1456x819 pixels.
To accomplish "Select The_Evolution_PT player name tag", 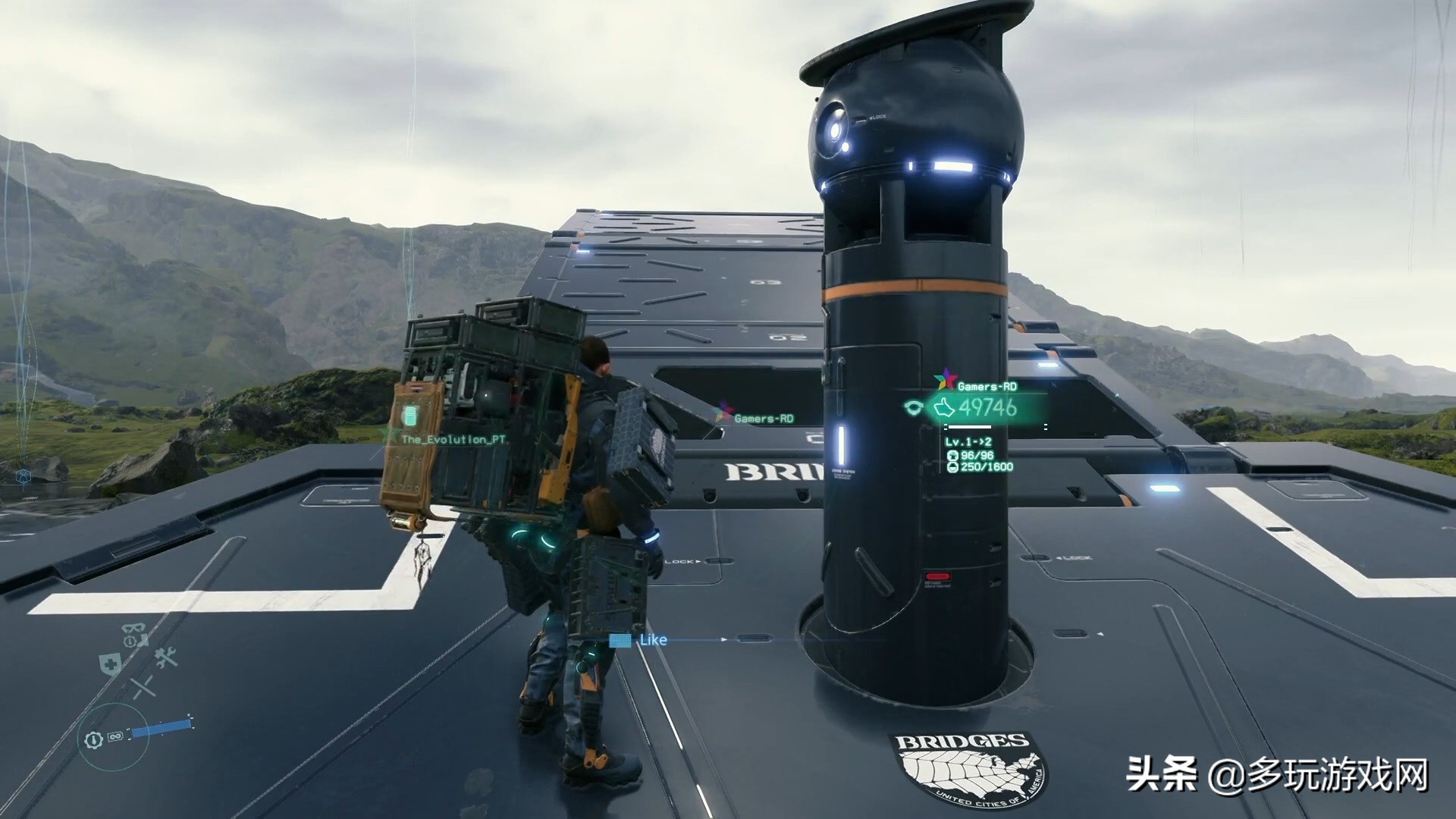I will pos(453,440).
